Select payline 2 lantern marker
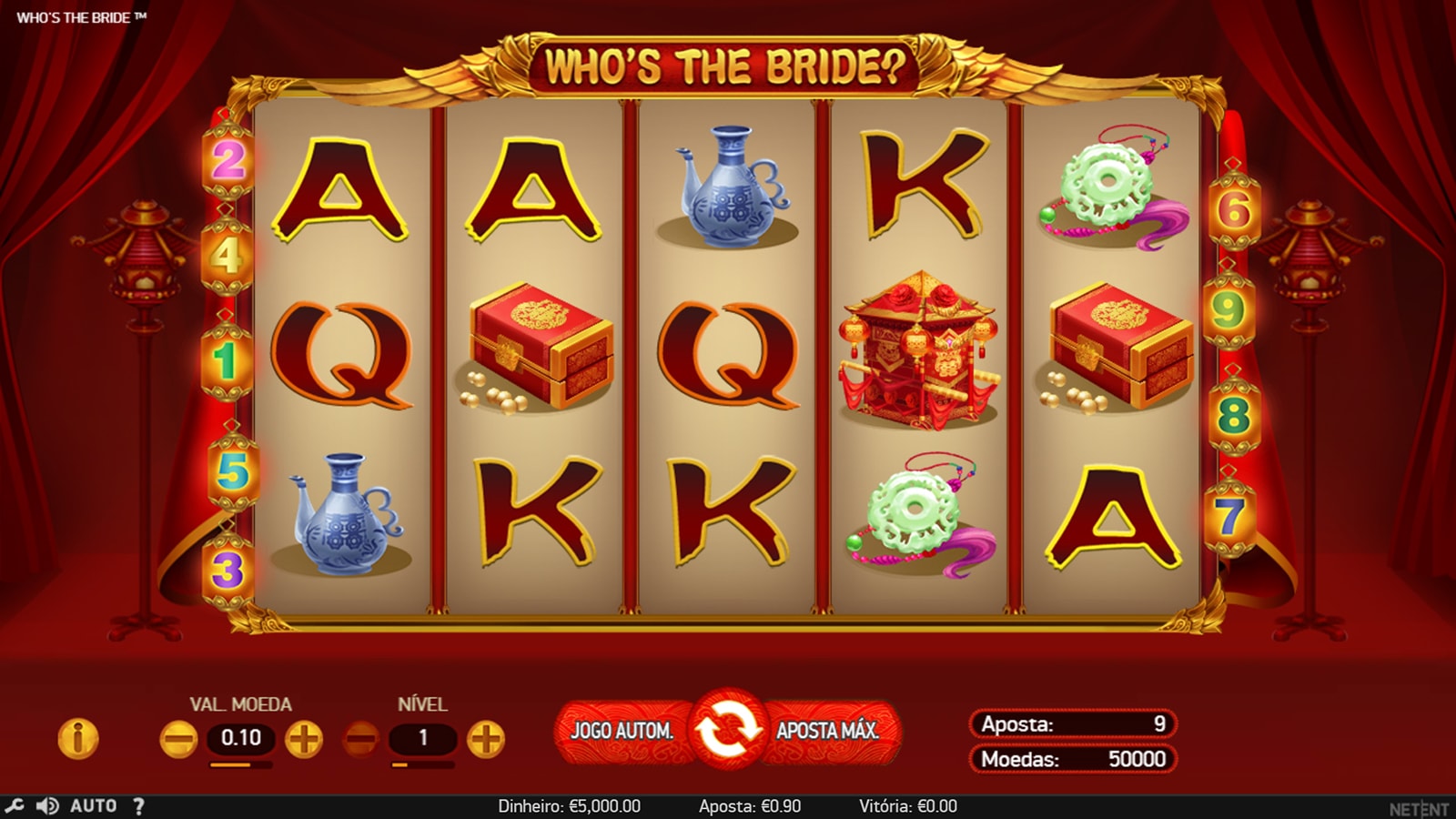1456x819 pixels. (227, 162)
